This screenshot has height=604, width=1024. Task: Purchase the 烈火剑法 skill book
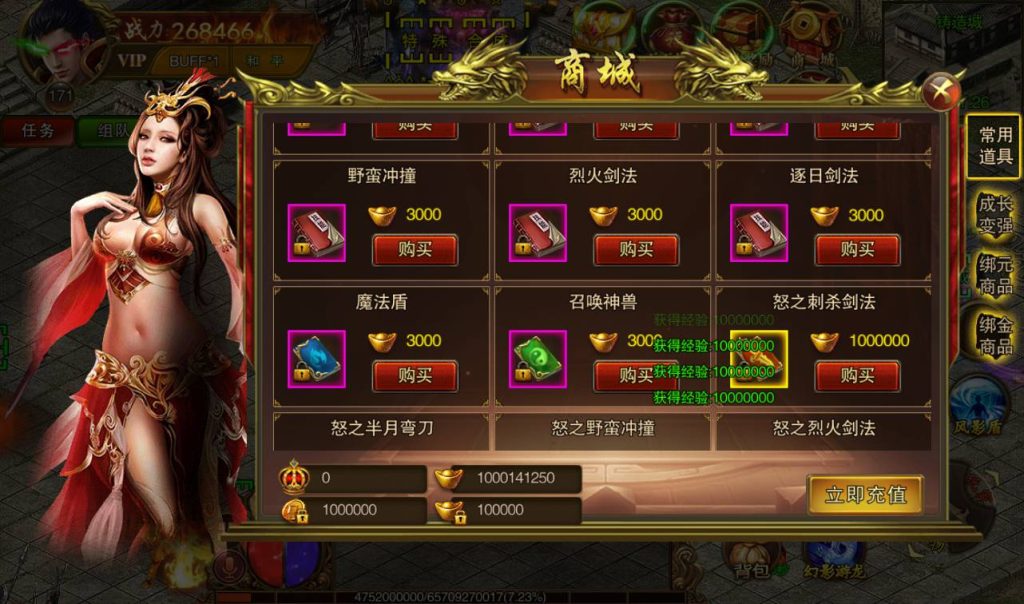click(636, 249)
